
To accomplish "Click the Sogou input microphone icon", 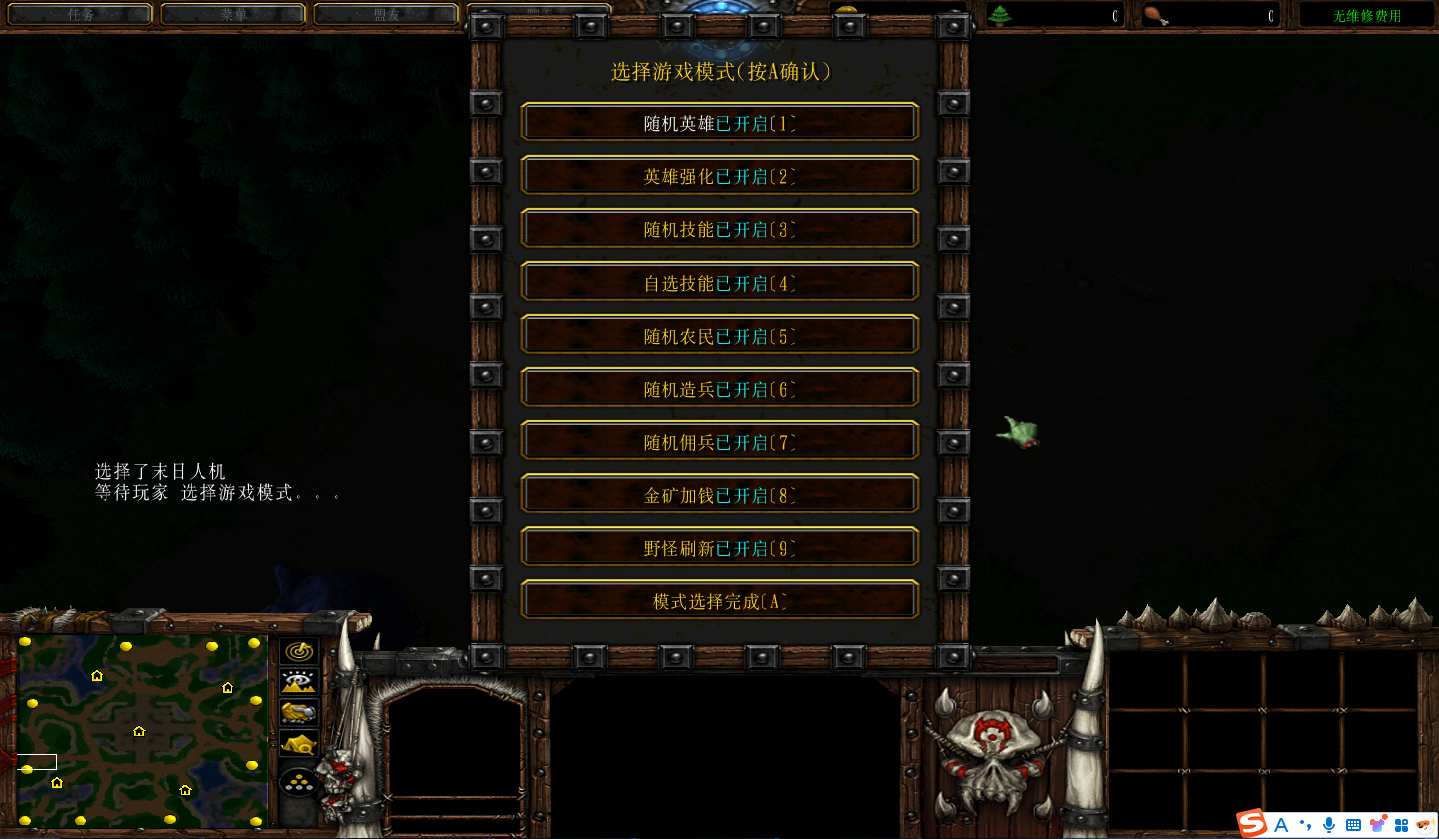I will [1328, 824].
